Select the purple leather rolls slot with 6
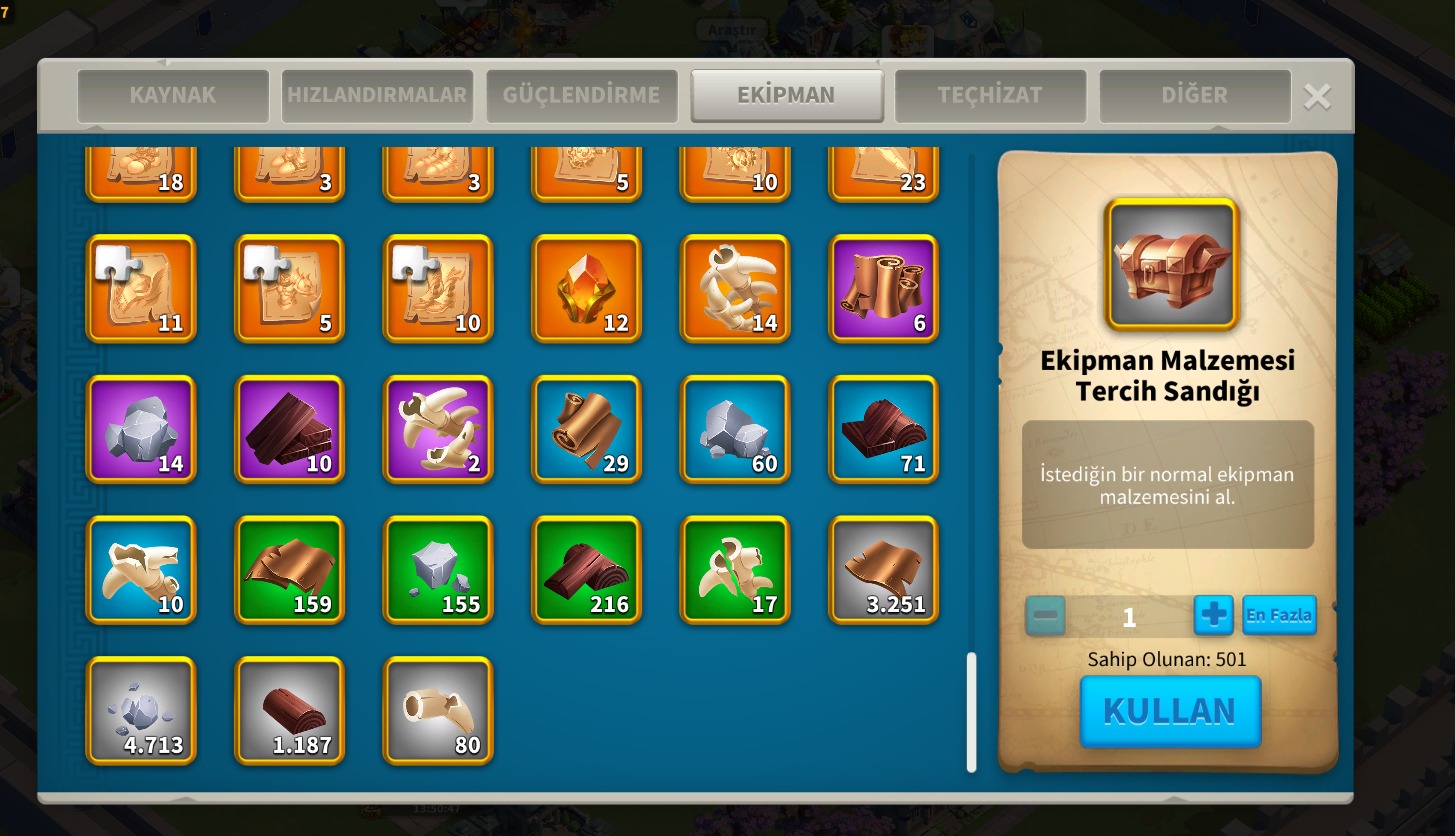The image size is (1455, 836). tap(883, 288)
